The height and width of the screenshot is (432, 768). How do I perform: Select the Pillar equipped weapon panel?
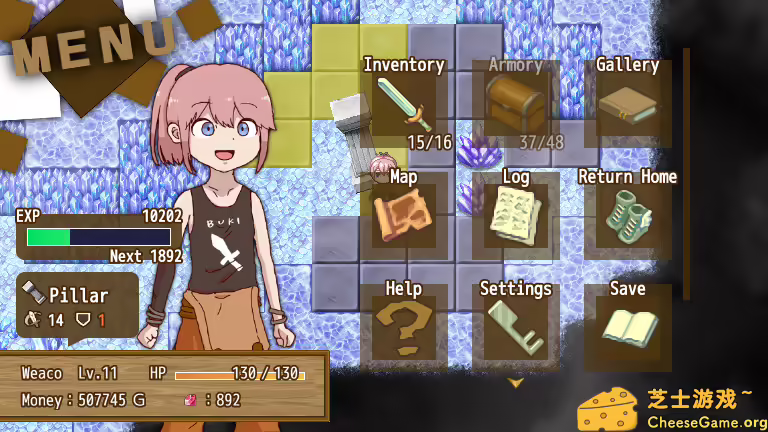[78, 307]
